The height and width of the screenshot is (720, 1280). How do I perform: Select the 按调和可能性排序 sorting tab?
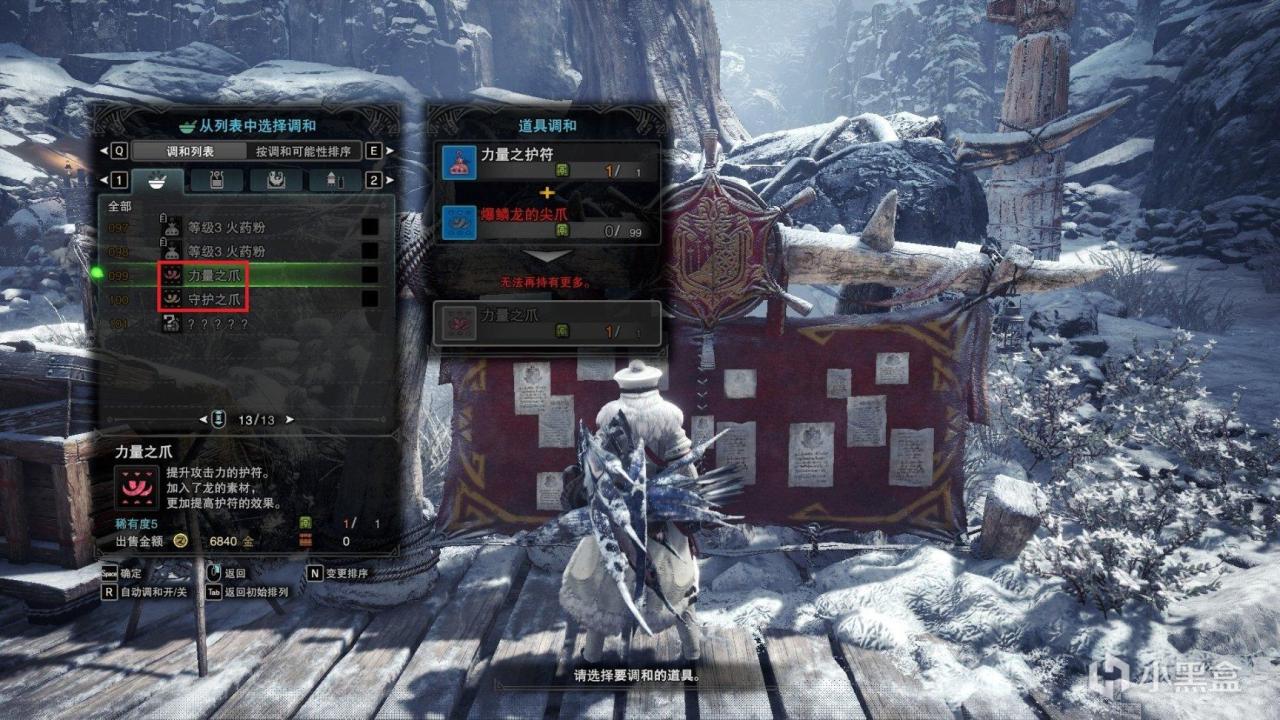[303, 151]
